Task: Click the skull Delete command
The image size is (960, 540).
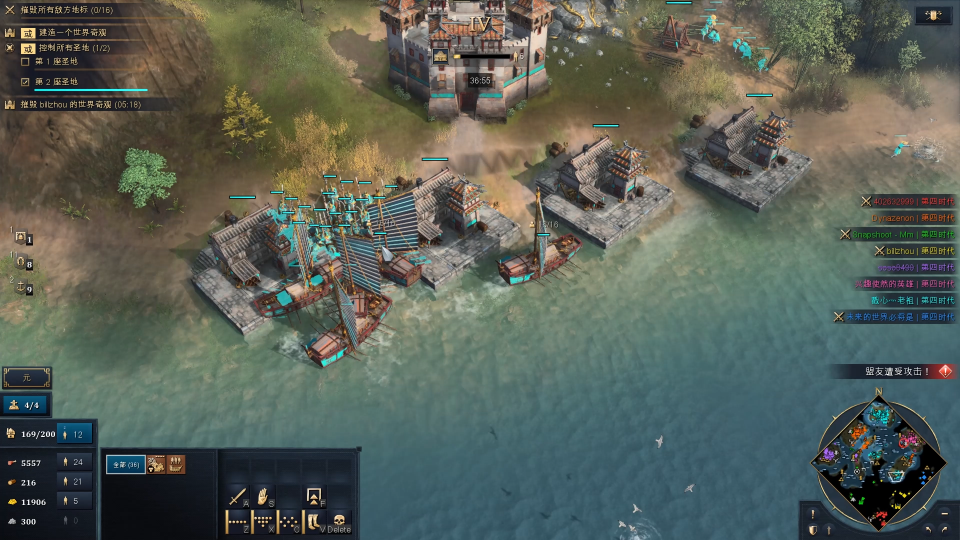Action: 339,522
